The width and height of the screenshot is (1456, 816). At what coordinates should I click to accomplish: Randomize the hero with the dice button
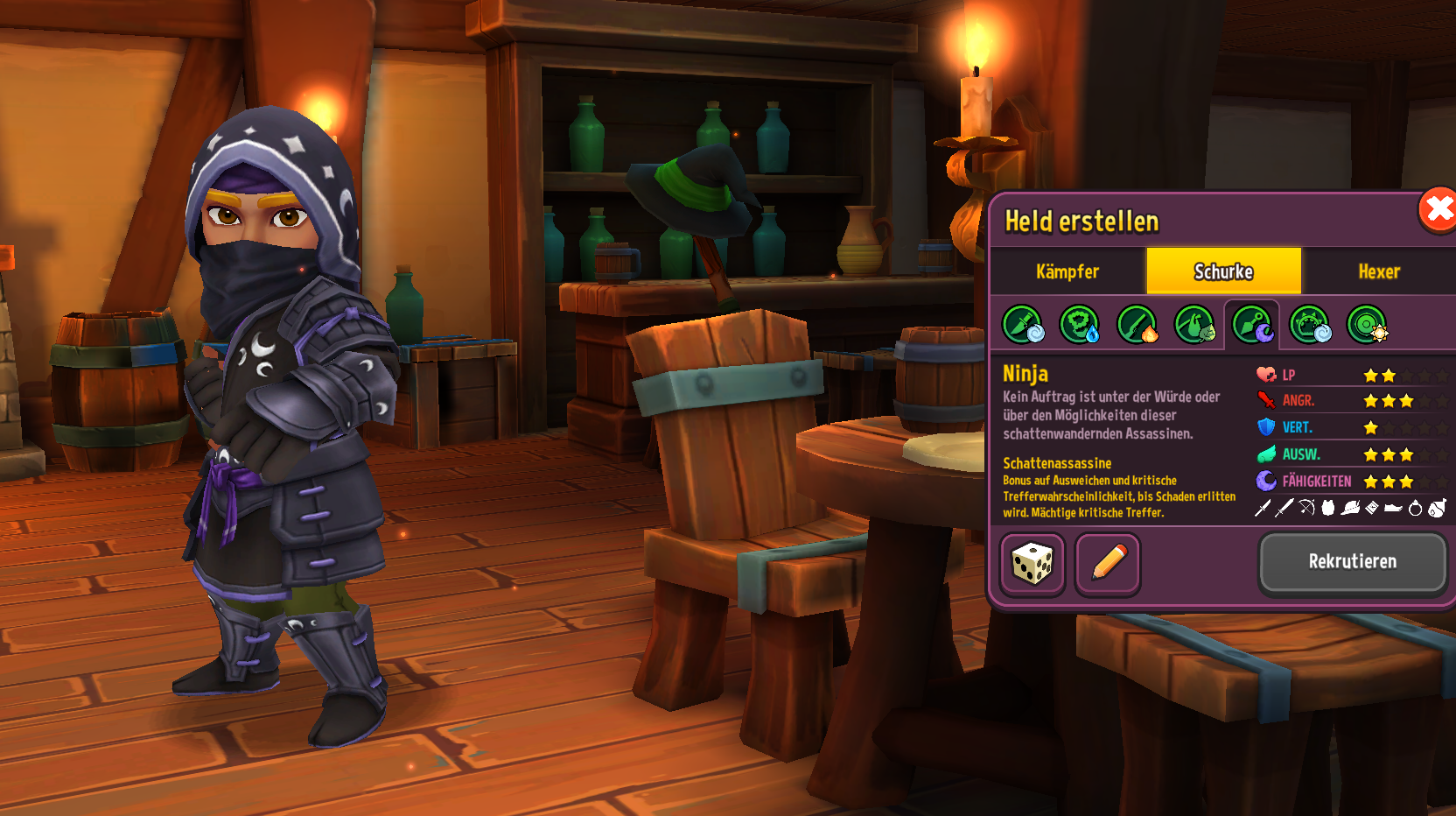1032,563
